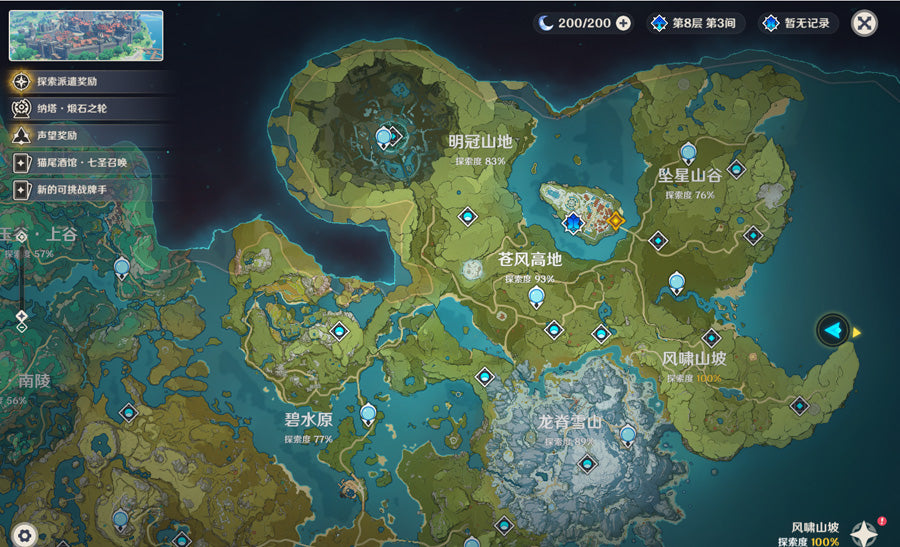
Task: Click the Mondstadt city thumbnail image
Action: [86, 36]
